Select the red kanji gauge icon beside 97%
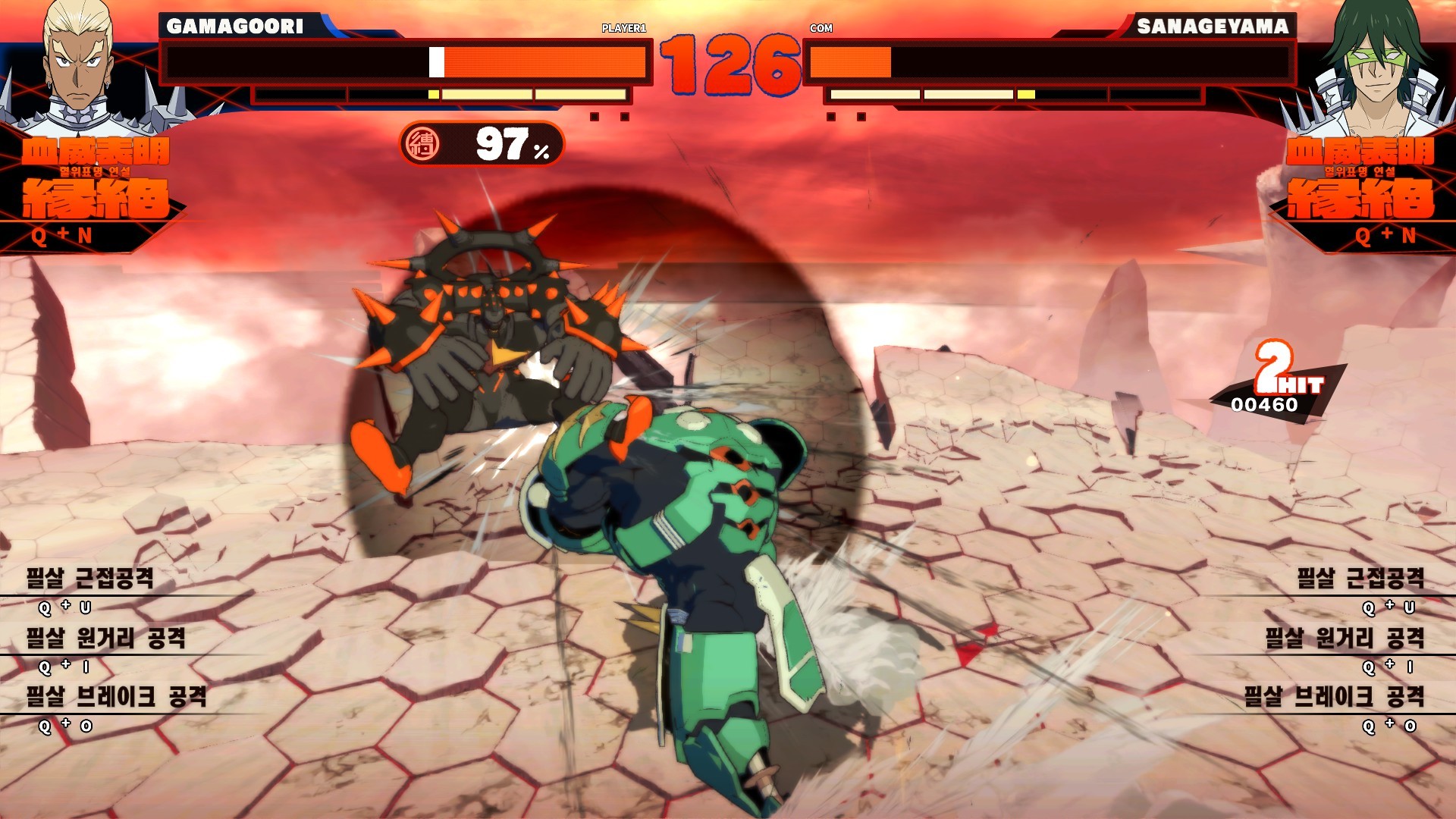This screenshot has width=1456, height=819. coord(422,143)
